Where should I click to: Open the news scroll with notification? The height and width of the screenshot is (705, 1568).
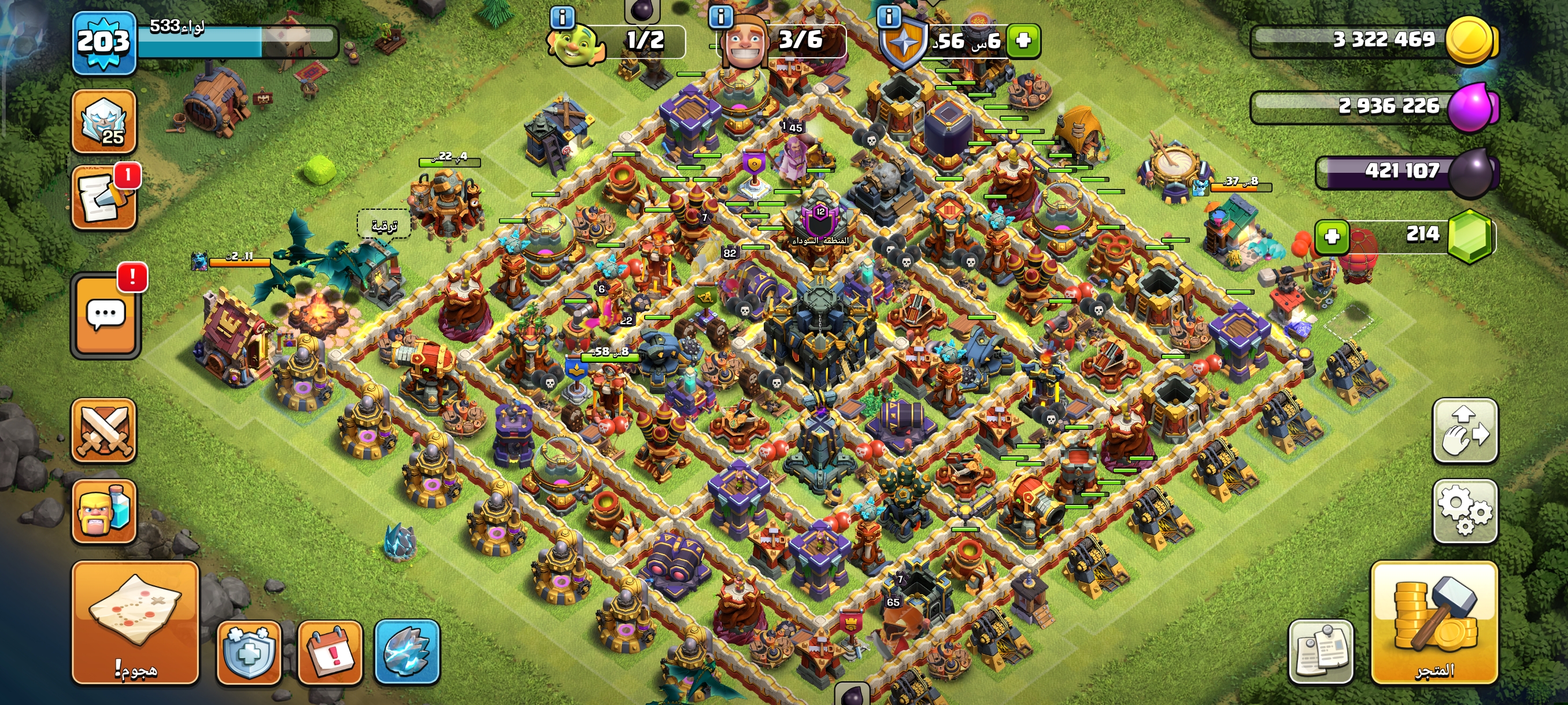tap(104, 198)
